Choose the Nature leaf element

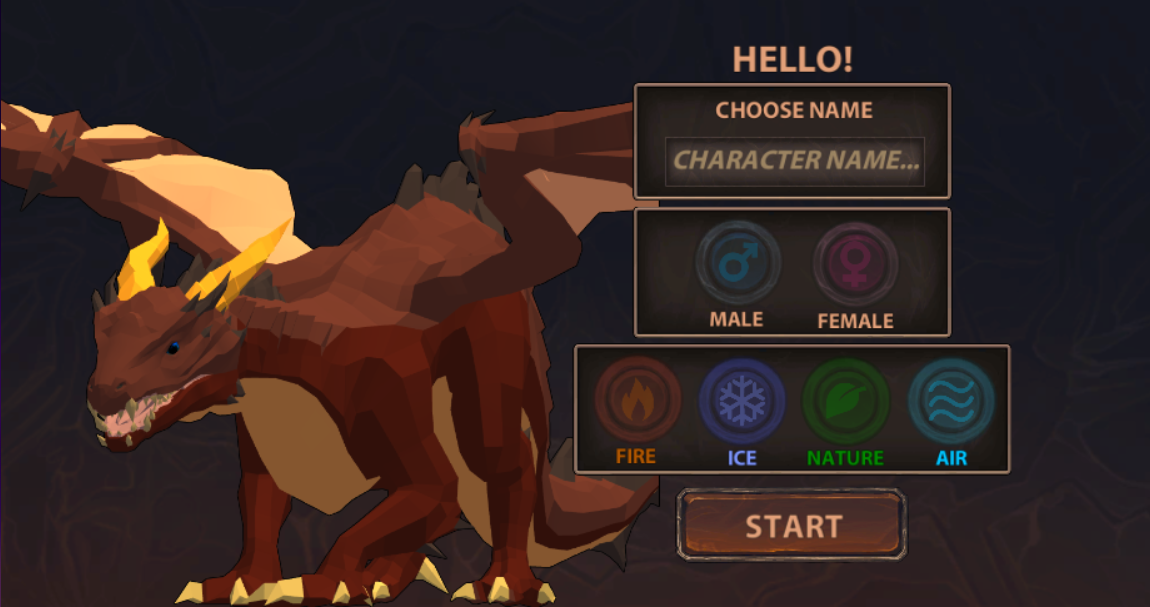tap(846, 401)
